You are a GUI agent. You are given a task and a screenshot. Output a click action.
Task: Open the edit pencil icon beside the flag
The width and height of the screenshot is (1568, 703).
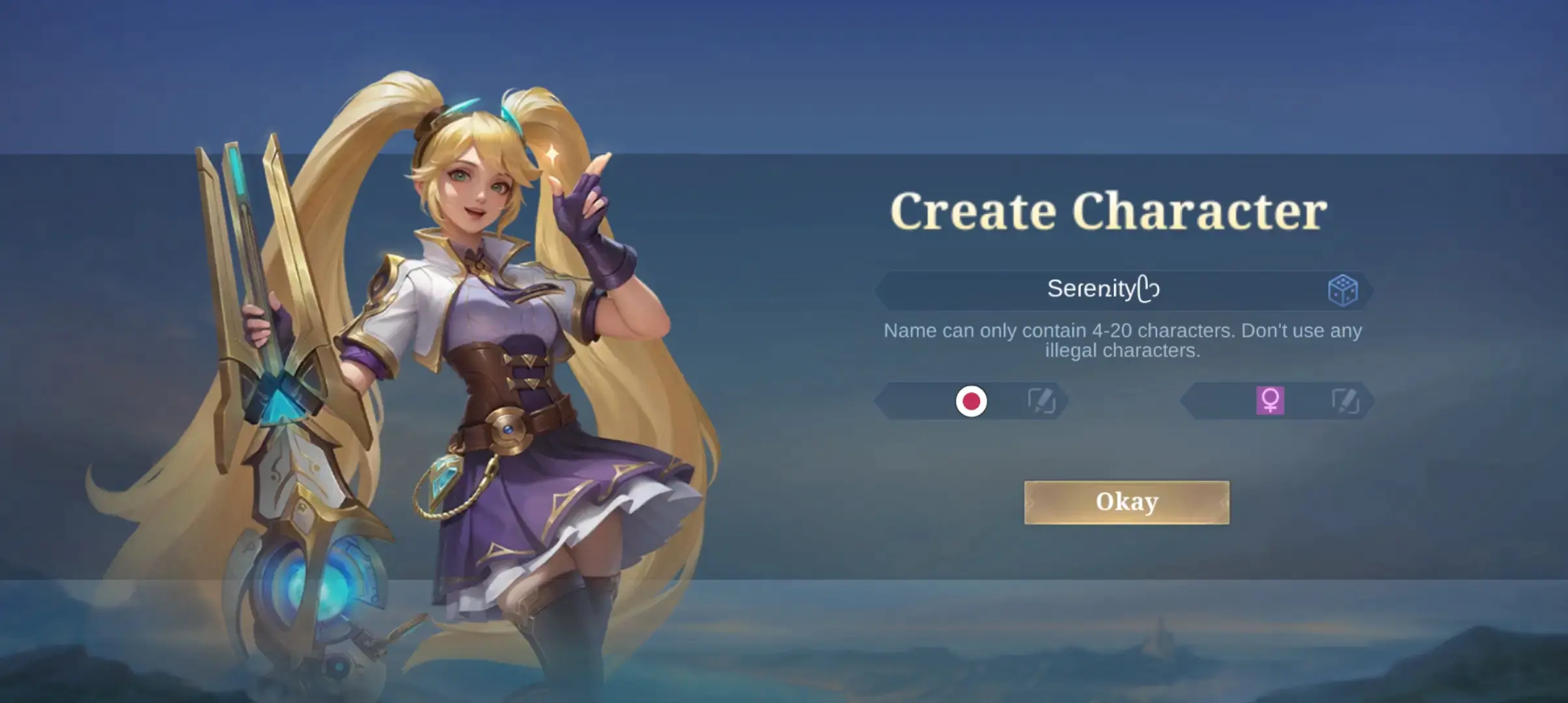(1044, 402)
